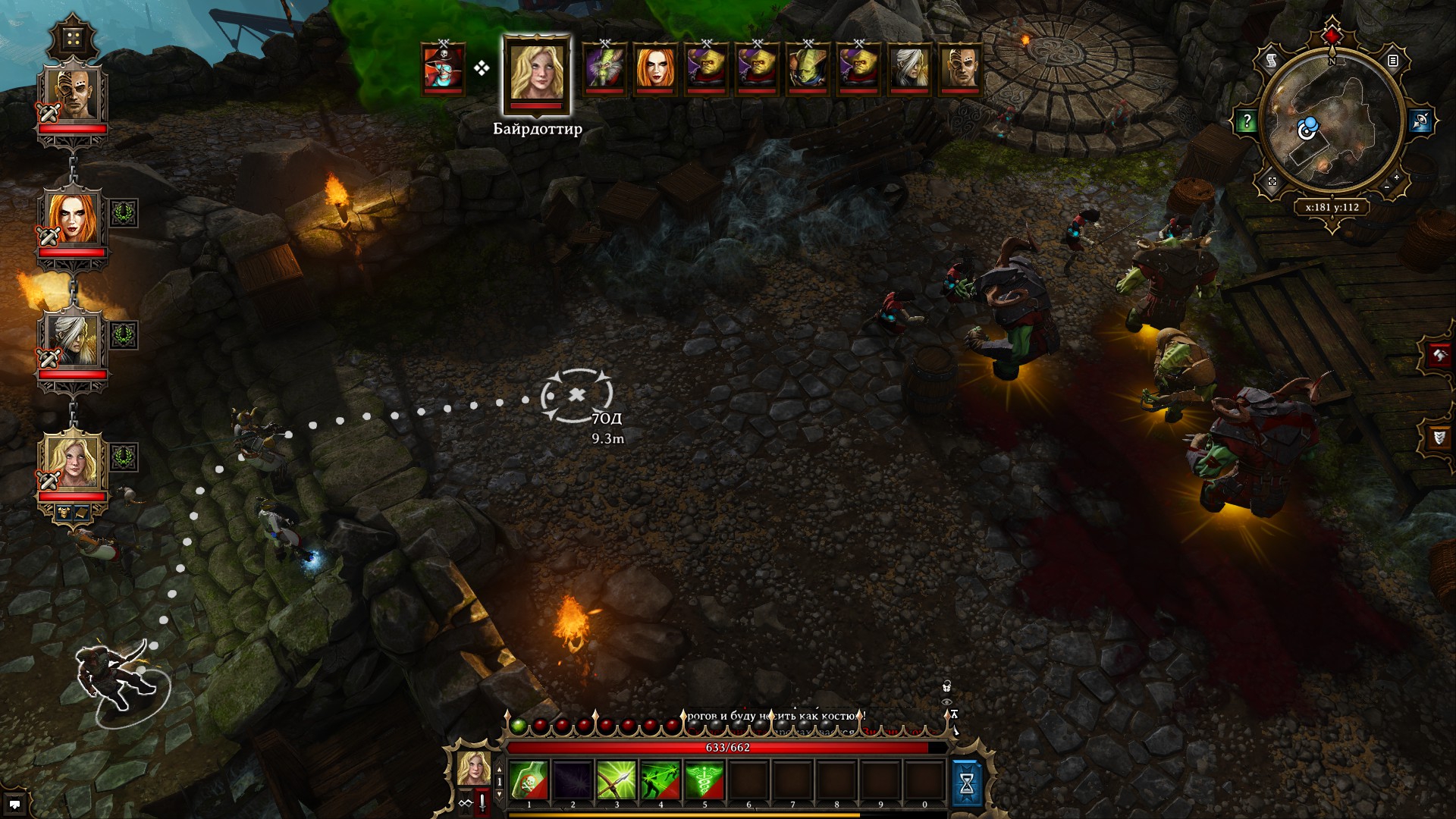Open the menu list icon above the minimap
Image resolution: width=1456 pixels, height=819 pixels.
(1393, 61)
